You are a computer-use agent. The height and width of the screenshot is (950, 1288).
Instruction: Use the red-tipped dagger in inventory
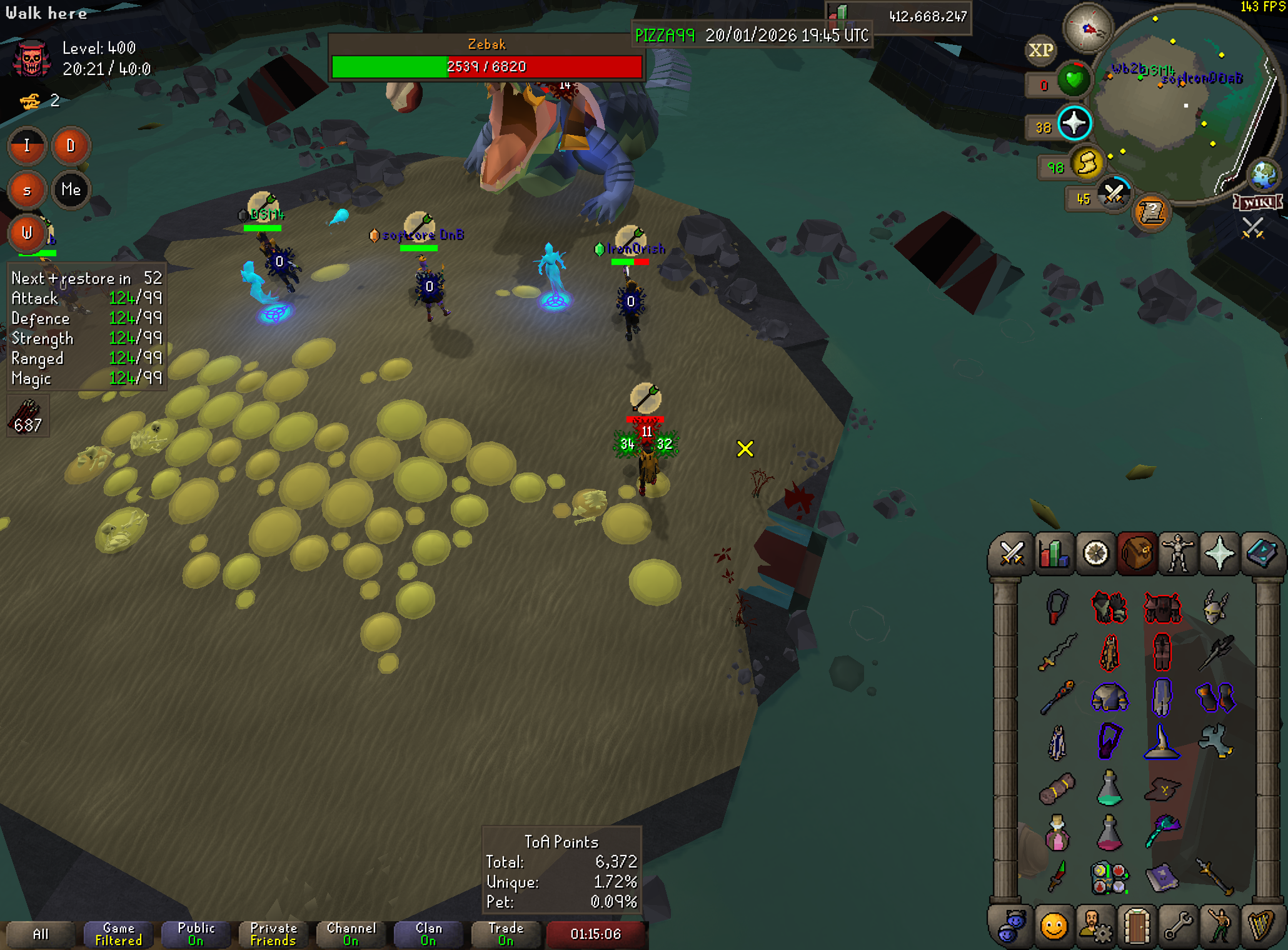tap(1057, 877)
